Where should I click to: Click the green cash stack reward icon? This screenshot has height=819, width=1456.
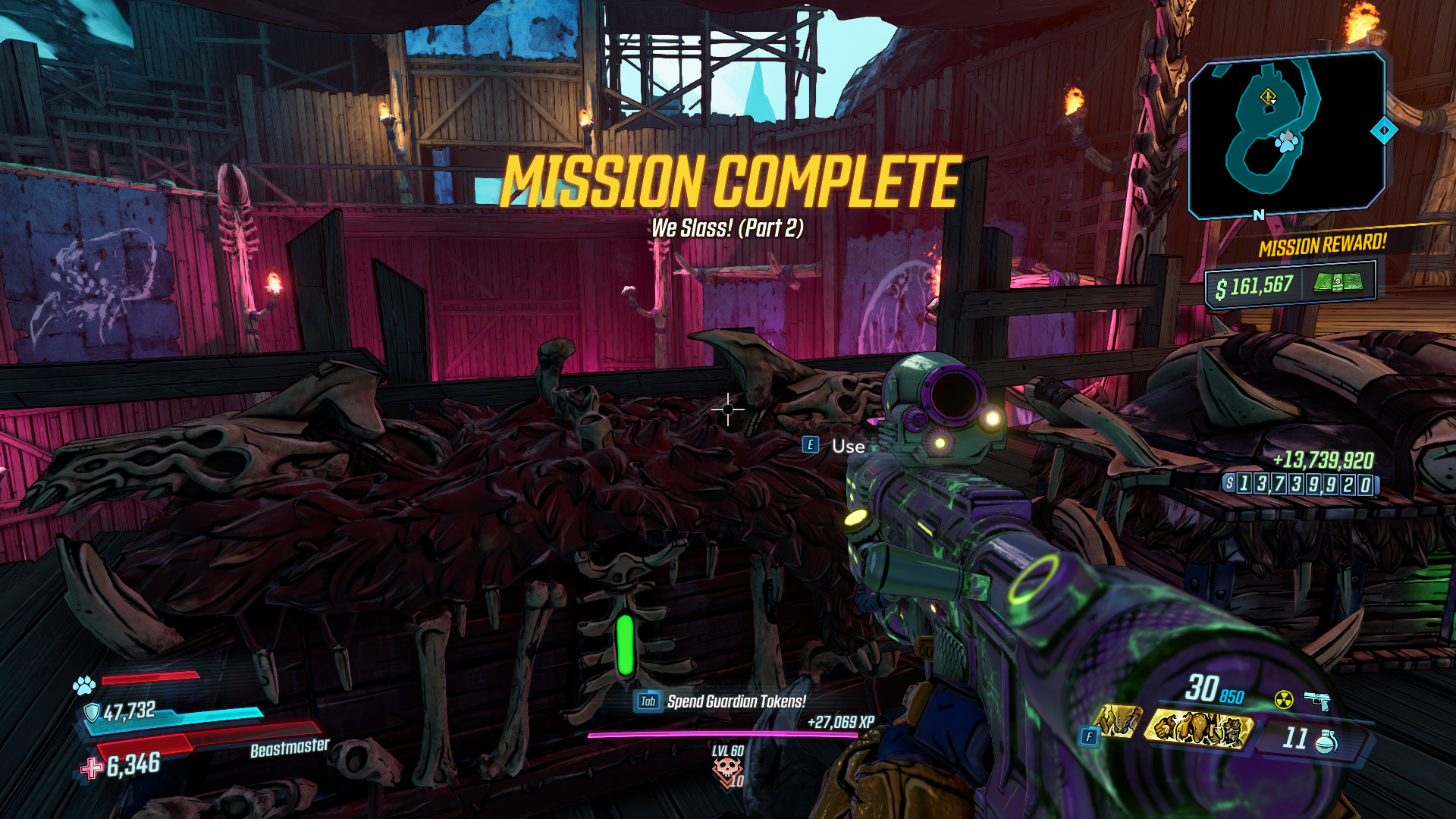pos(1338,283)
